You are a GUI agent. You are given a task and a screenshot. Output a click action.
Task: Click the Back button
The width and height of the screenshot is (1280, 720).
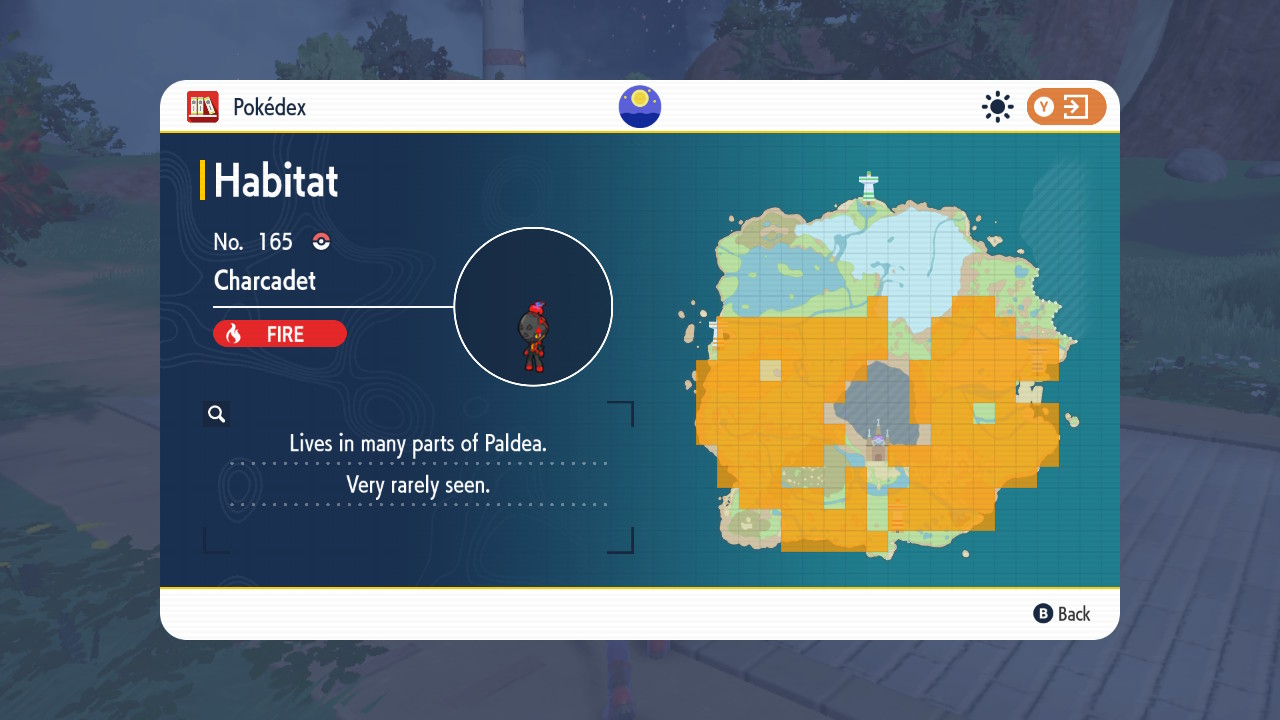point(1073,613)
